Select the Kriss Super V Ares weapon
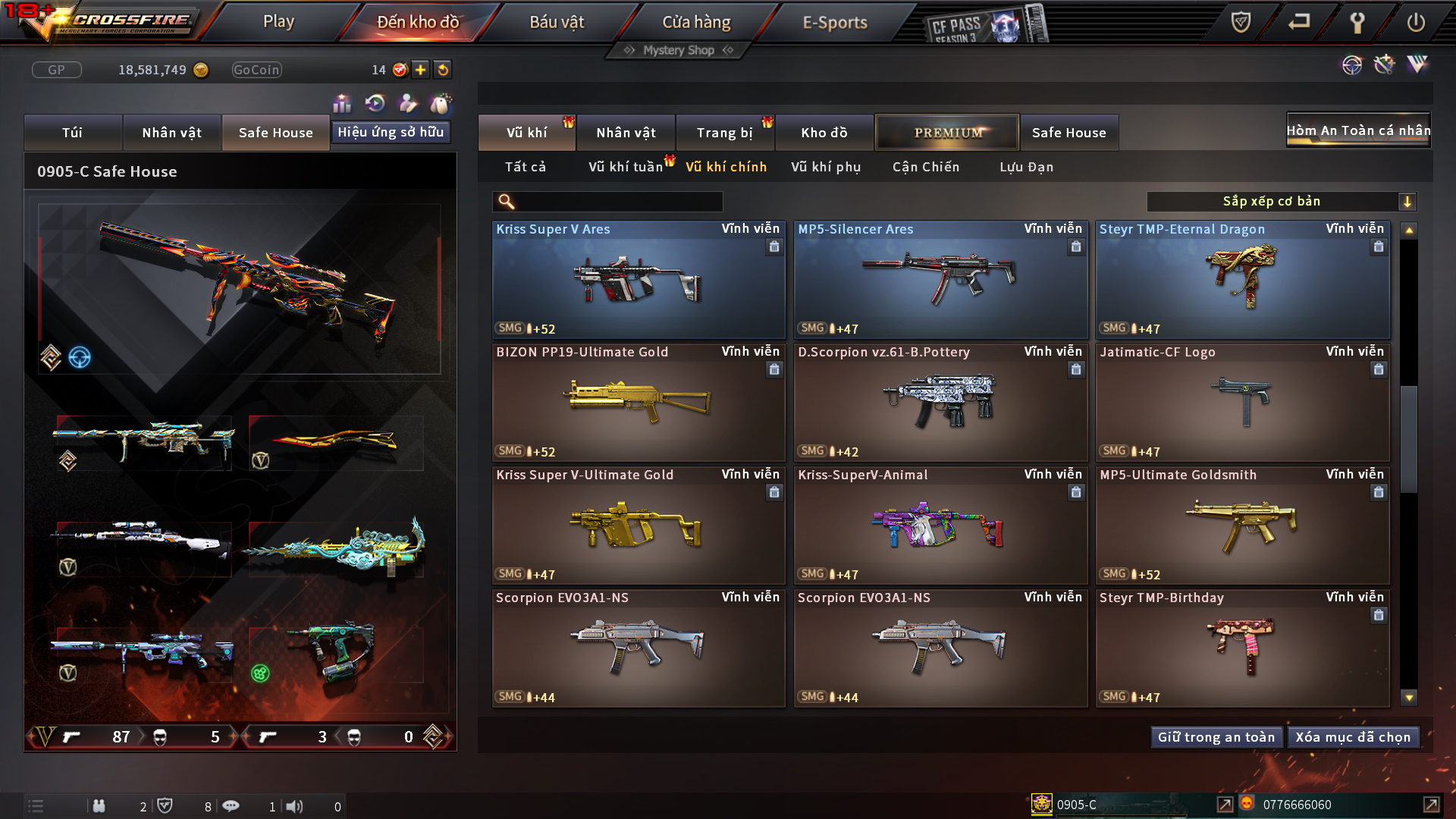The width and height of the screenshot is (1456, 819). point(638,281)
